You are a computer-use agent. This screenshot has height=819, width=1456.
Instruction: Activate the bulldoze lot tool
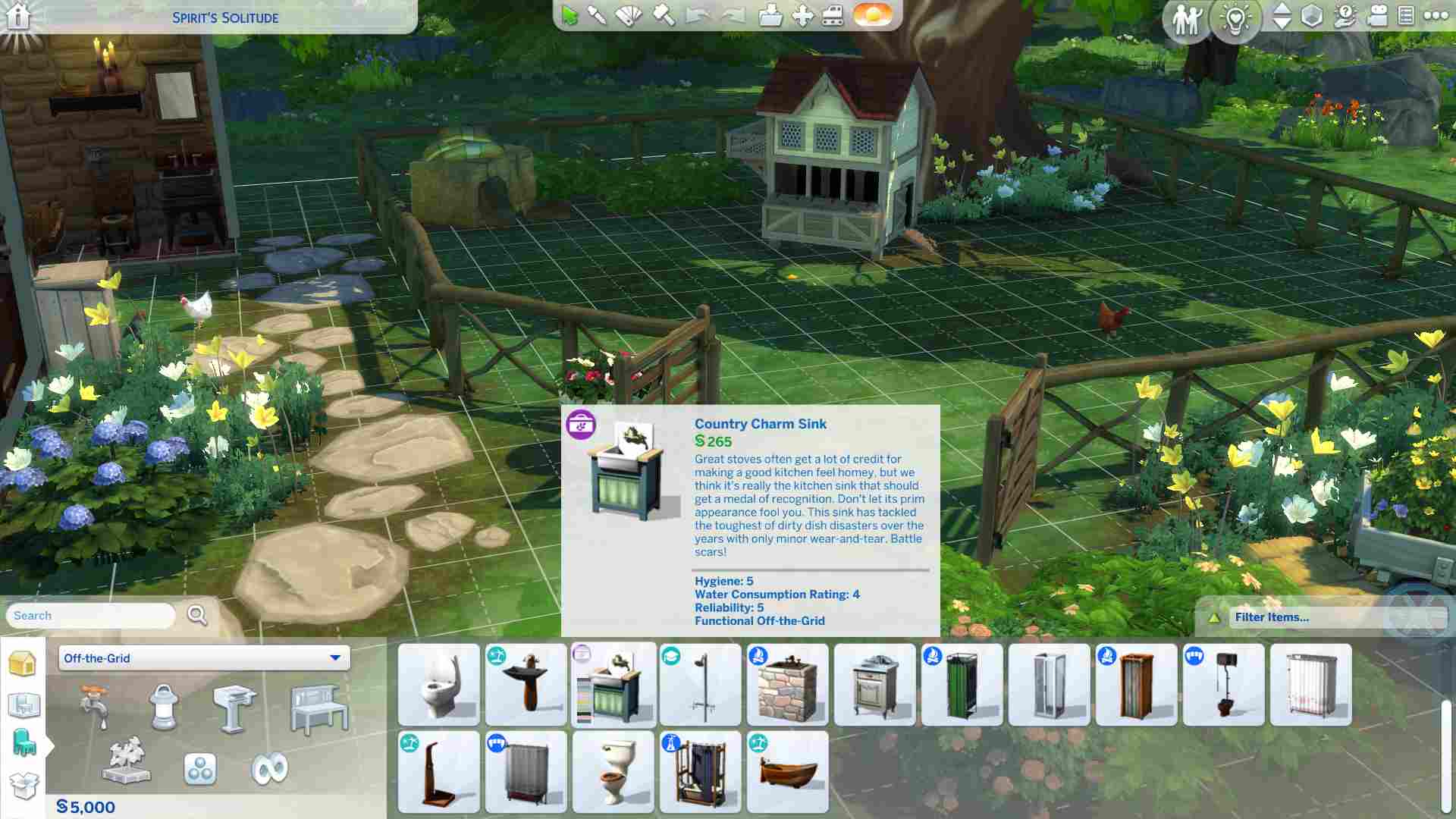(x=833, y=15)
